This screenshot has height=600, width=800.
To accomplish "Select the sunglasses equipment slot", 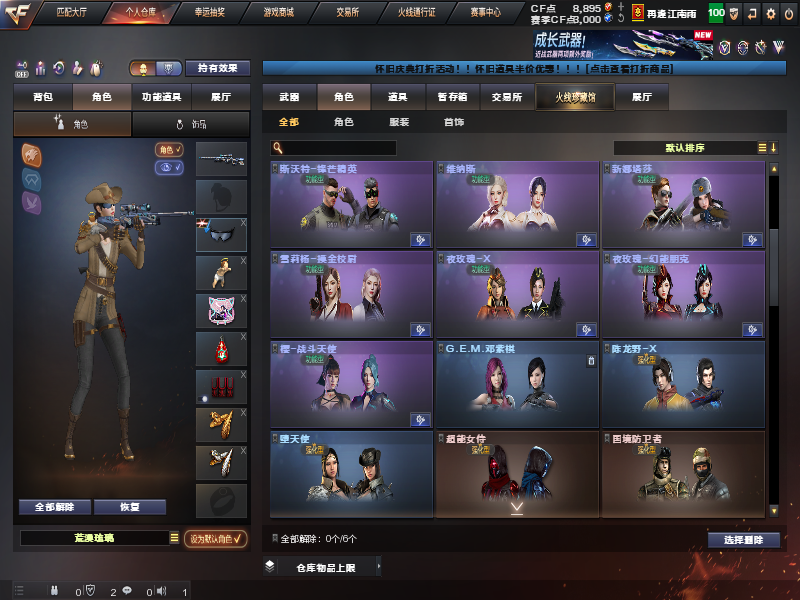I will click(x=221, y=235).
